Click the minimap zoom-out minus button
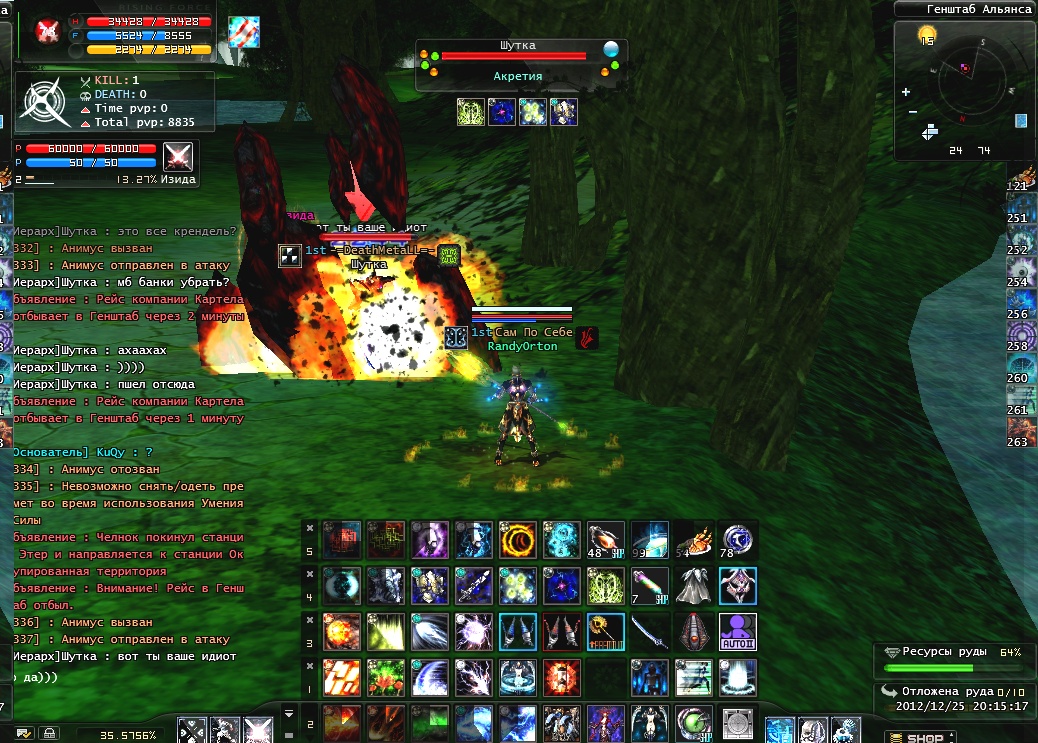1038x743 pixels. [x=912, y=112]
